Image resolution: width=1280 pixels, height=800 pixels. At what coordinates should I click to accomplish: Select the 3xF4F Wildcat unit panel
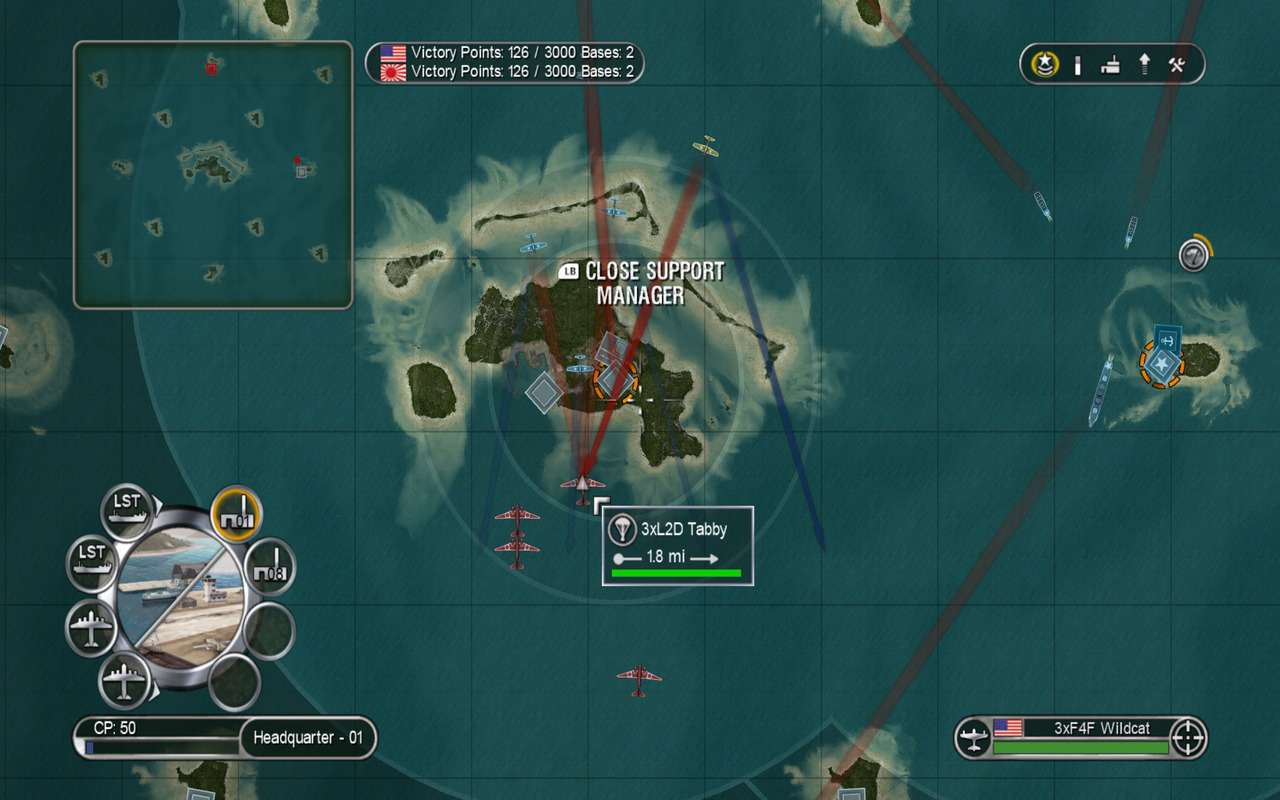[x=1081, y=738]
